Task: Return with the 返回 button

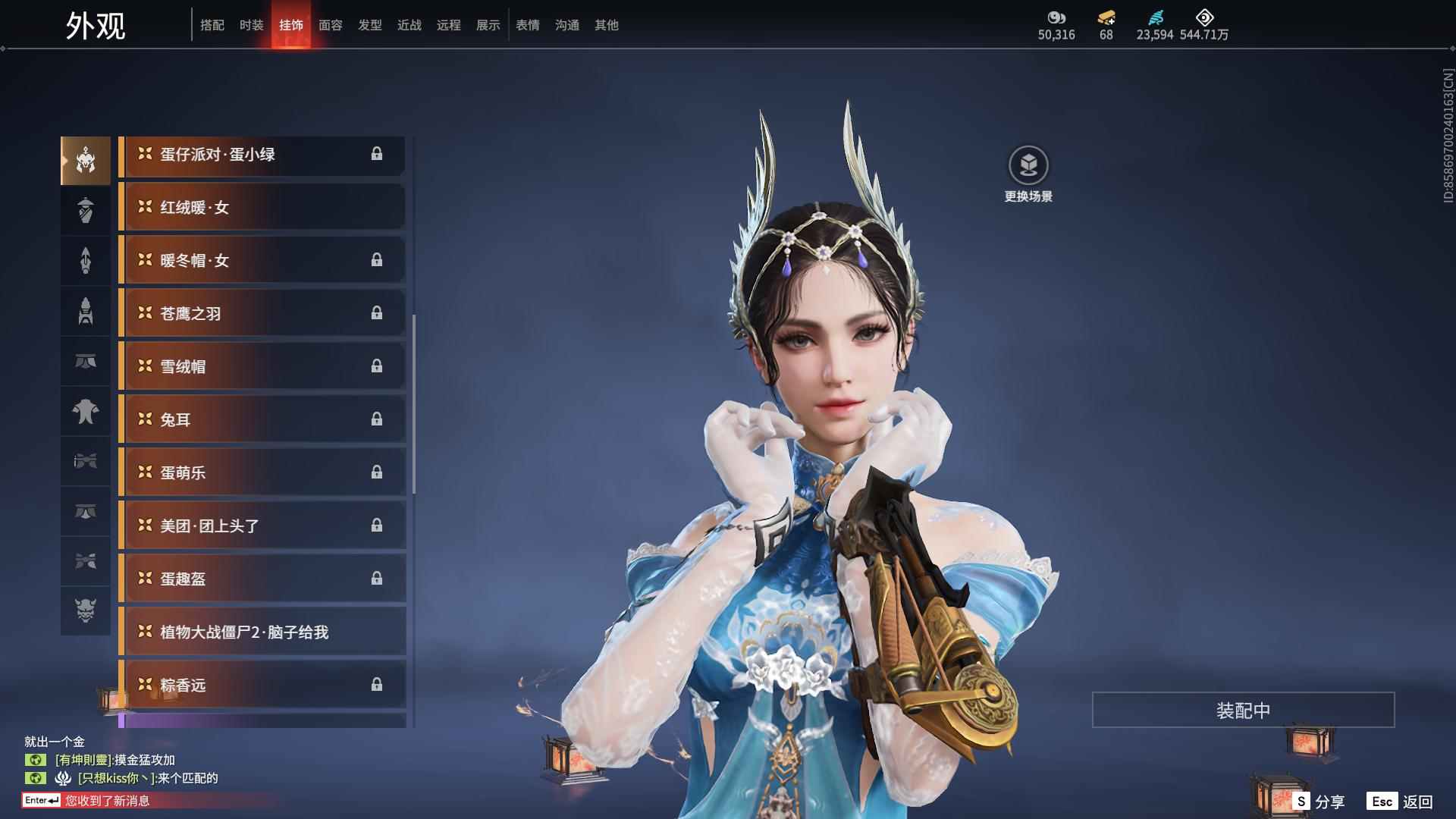Action: pyautogui.click(x=1401, y=802)
